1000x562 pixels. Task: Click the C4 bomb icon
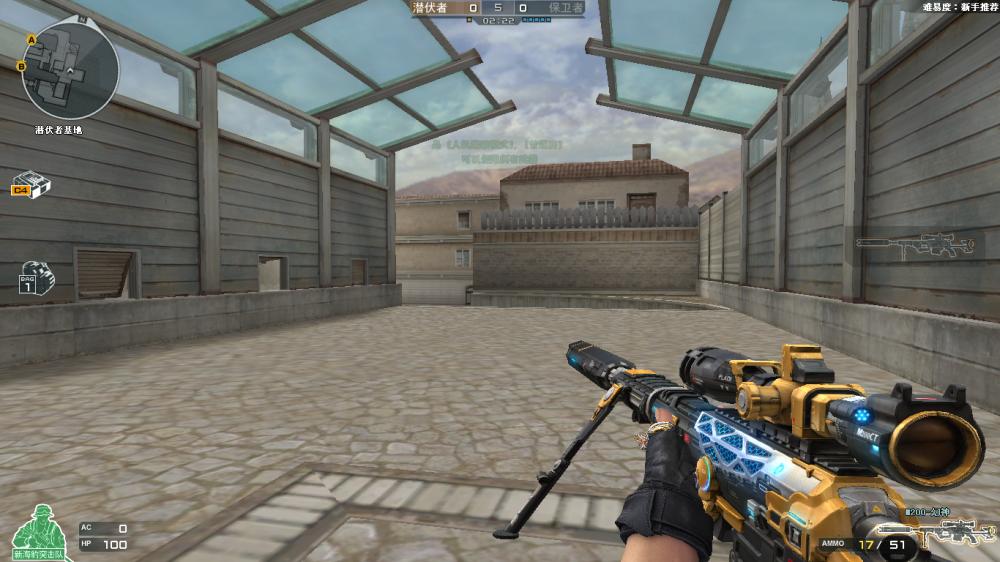(31, 186)
